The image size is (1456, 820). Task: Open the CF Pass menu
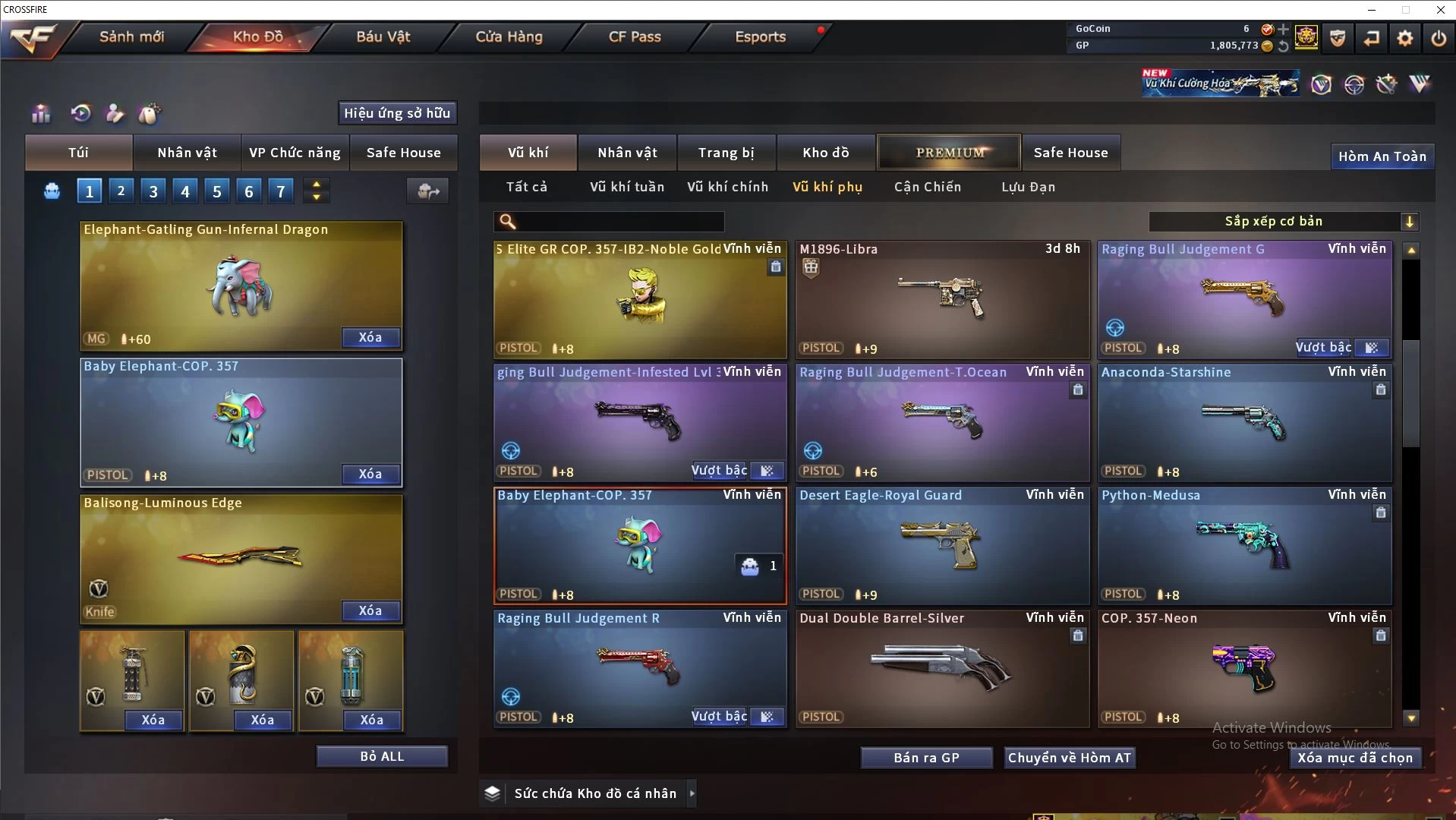[x=635, y=36]
